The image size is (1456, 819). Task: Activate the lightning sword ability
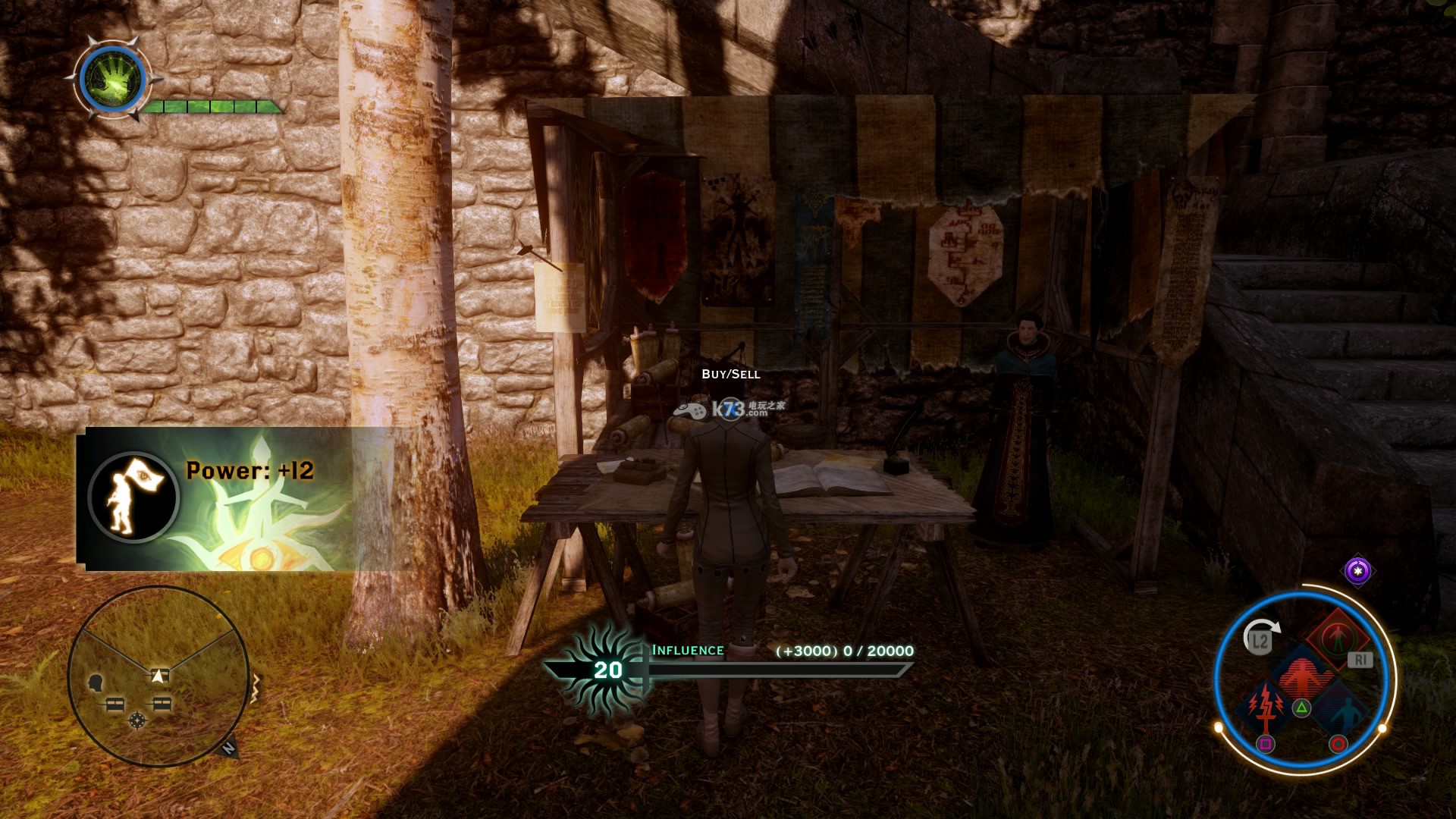1265,705
